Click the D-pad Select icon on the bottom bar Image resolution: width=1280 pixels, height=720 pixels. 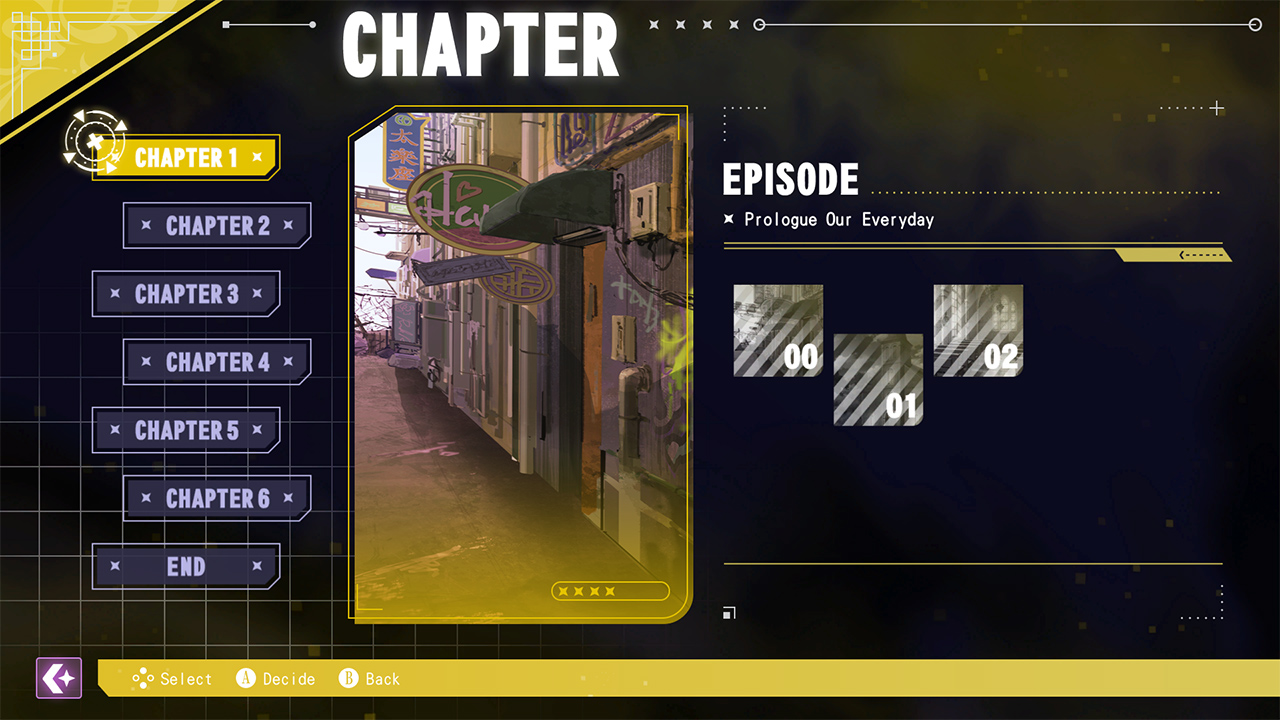click(144, 679)
